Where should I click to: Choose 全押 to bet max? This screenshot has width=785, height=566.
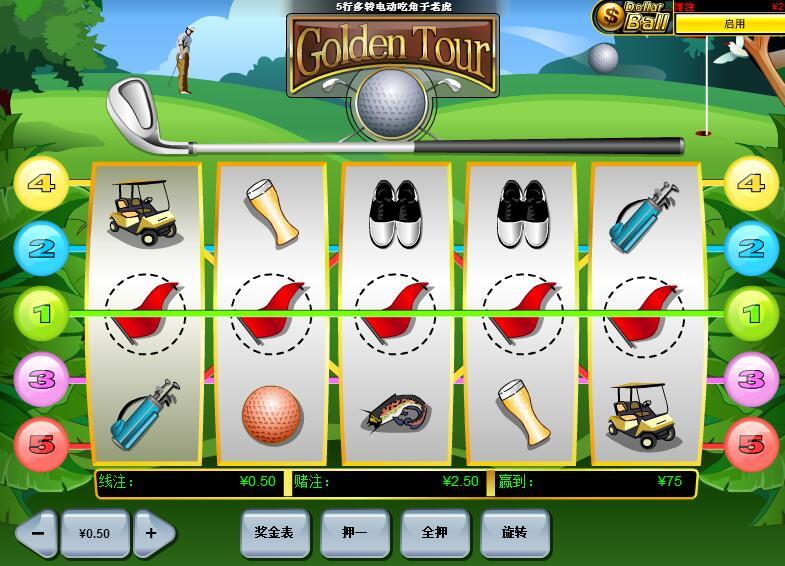click(434, 533)
